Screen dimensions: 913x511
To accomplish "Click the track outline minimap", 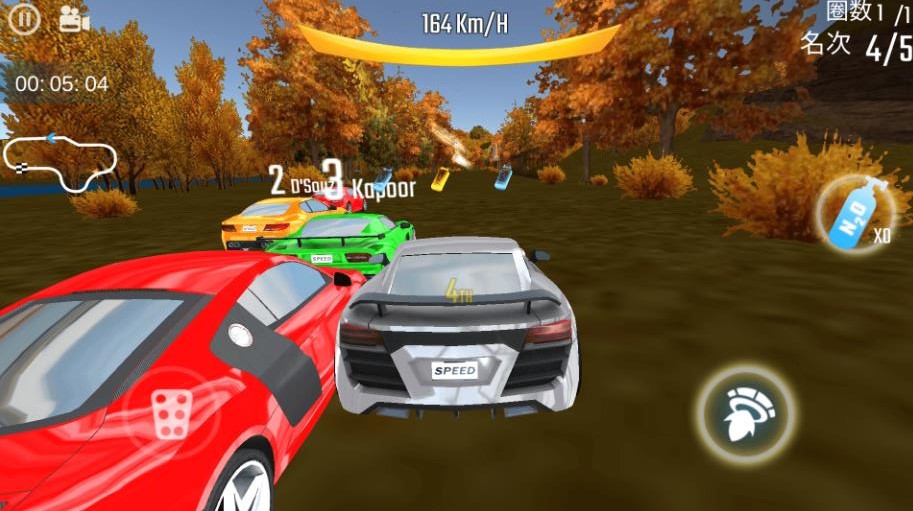I will tap(60, 159).
